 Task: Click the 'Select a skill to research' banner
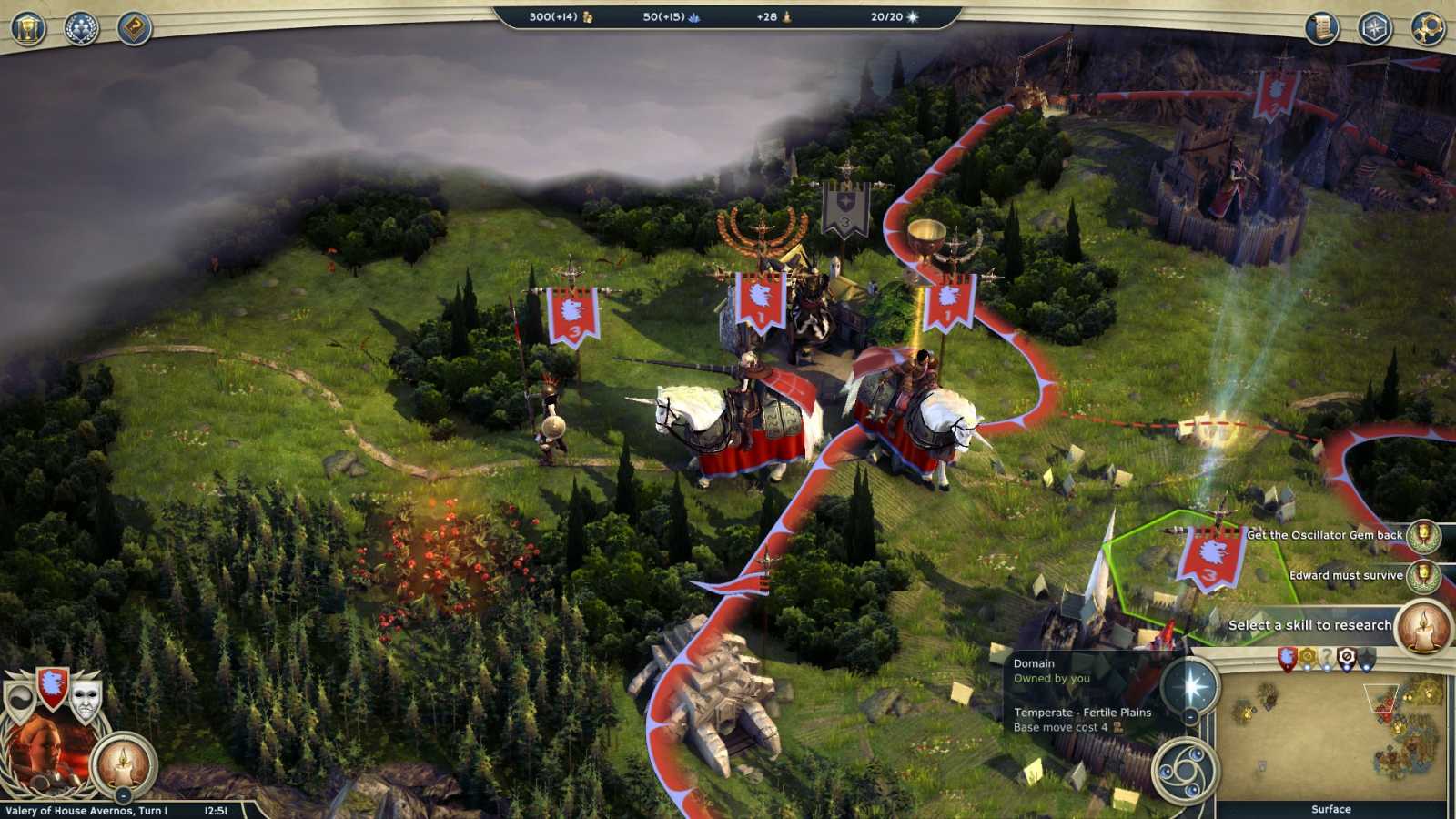(1310, 625)
